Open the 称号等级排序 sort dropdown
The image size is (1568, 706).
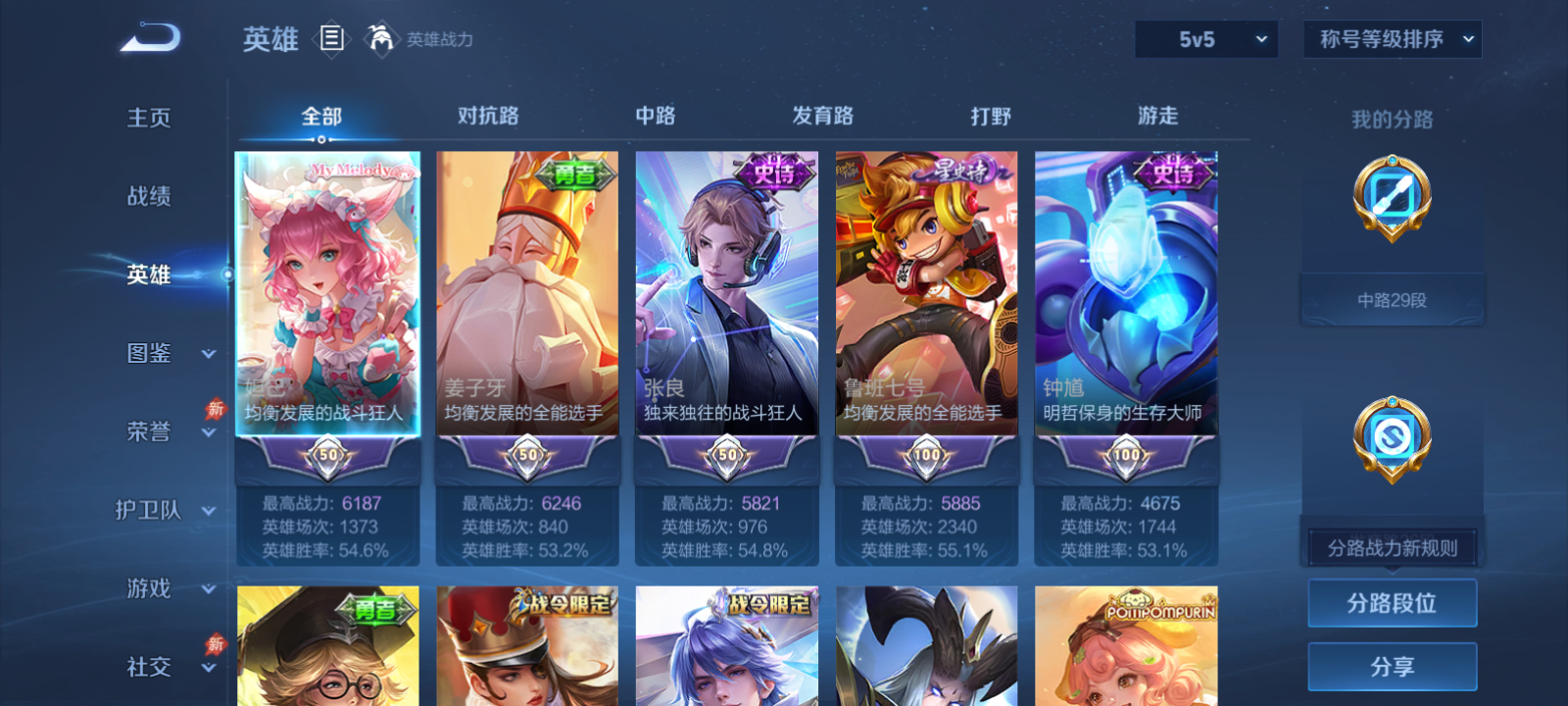tap(1392, 39)
